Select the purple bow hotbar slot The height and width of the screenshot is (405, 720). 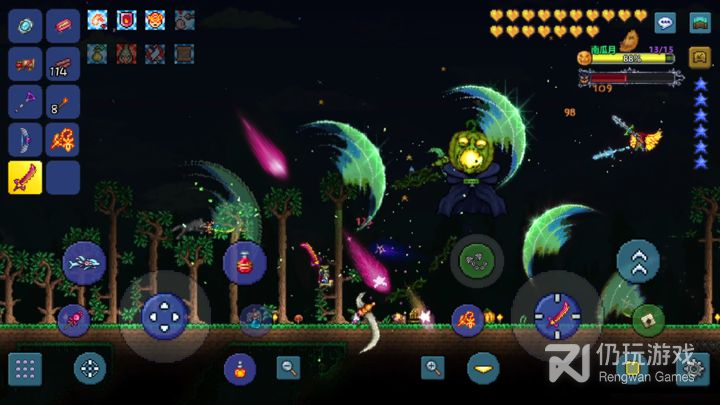(x=25, y=139)
